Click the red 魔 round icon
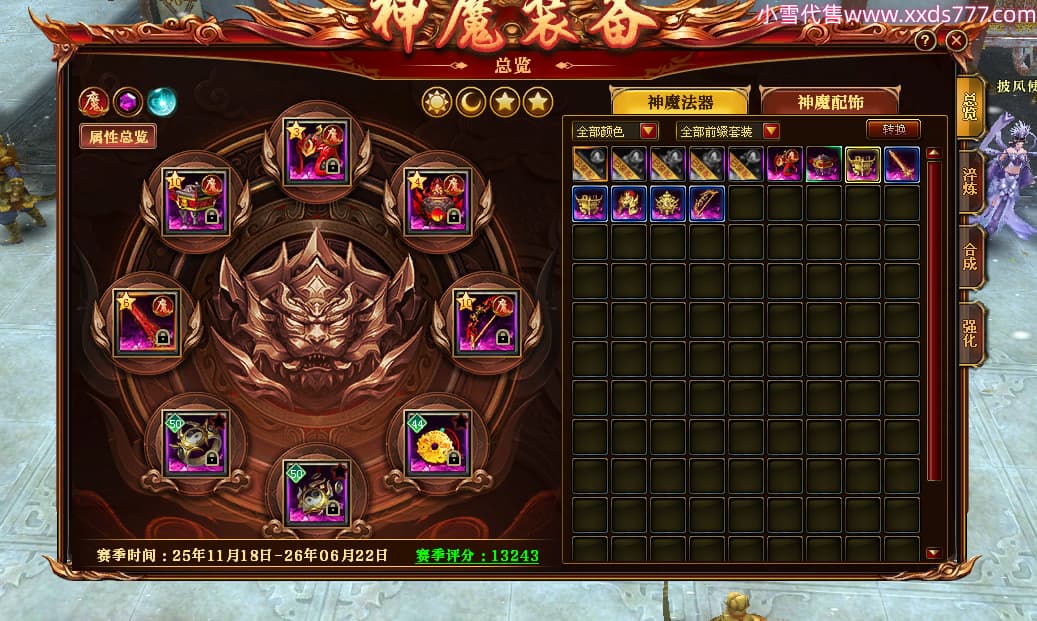1037x621 pixels. click(x=94, y=102)
